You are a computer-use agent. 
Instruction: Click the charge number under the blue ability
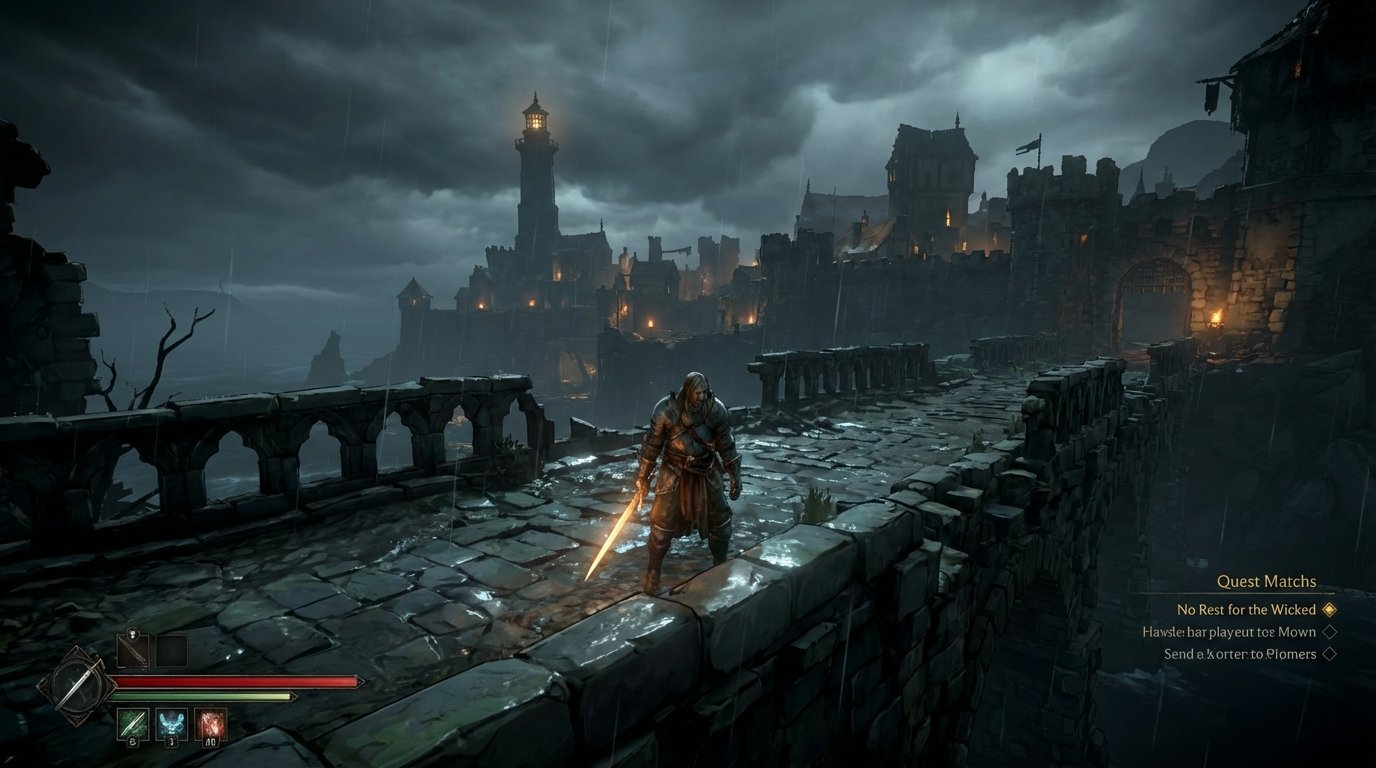[x=171, y=742]
